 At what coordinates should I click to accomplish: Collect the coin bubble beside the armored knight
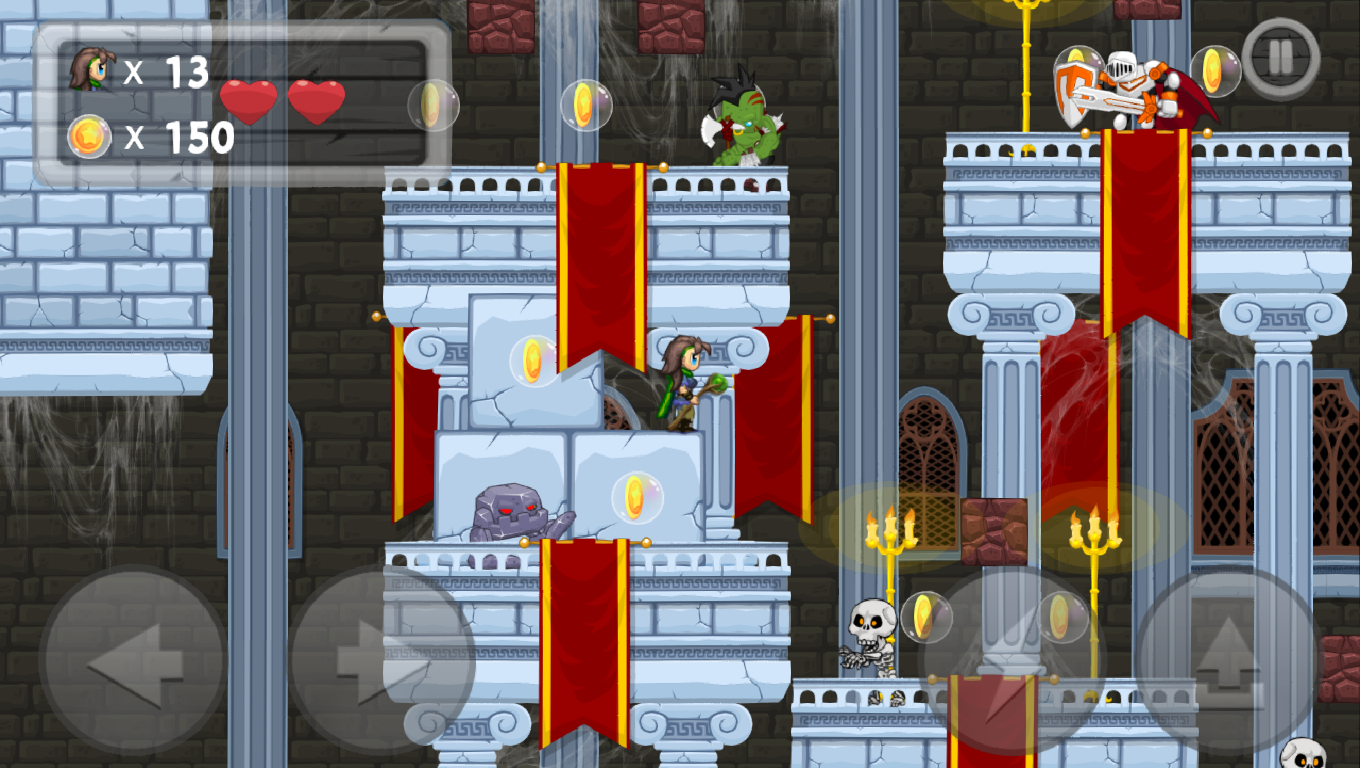click(x=1216, y=72)
